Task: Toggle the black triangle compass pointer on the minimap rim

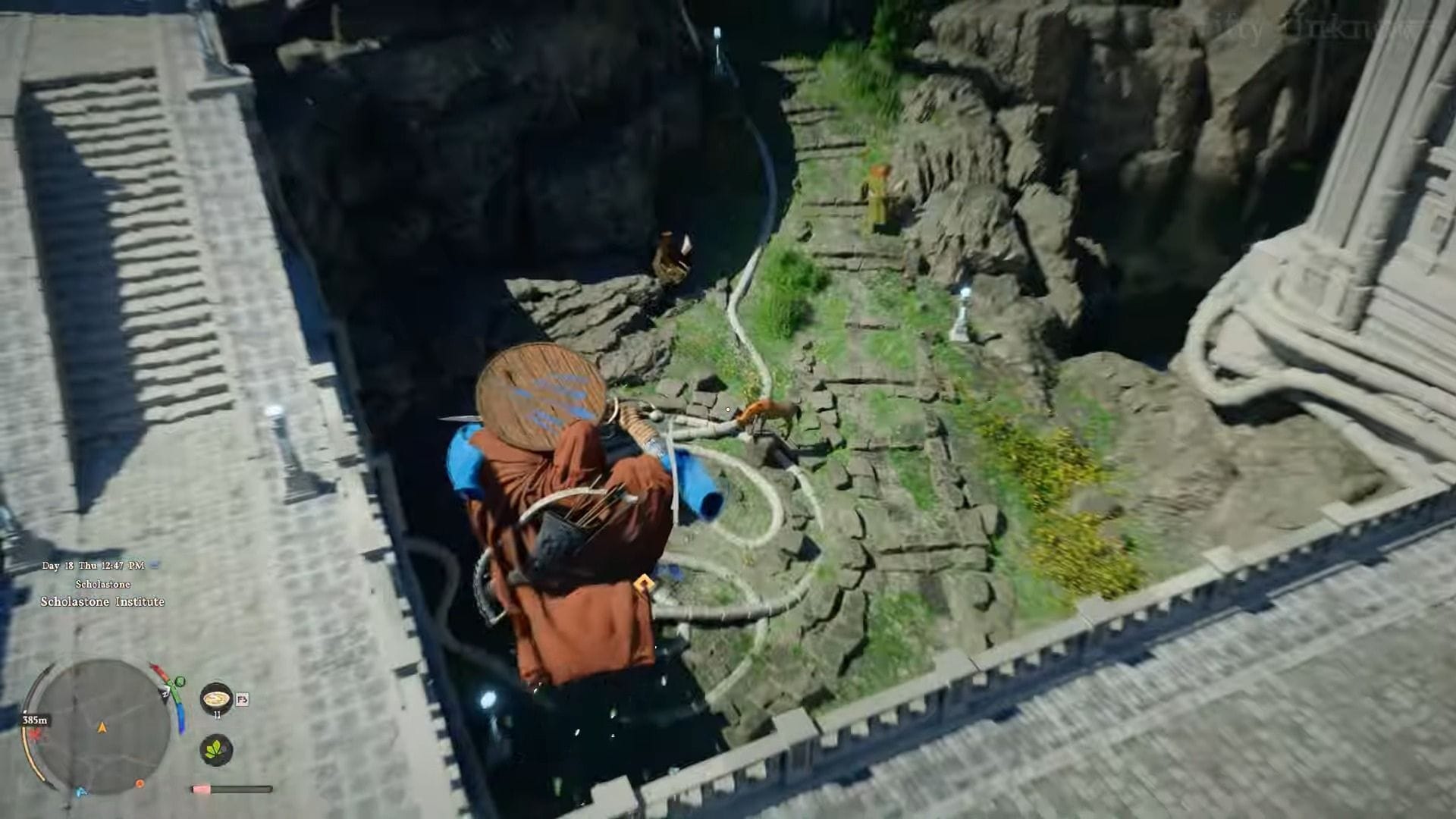Action: point(165,694)
